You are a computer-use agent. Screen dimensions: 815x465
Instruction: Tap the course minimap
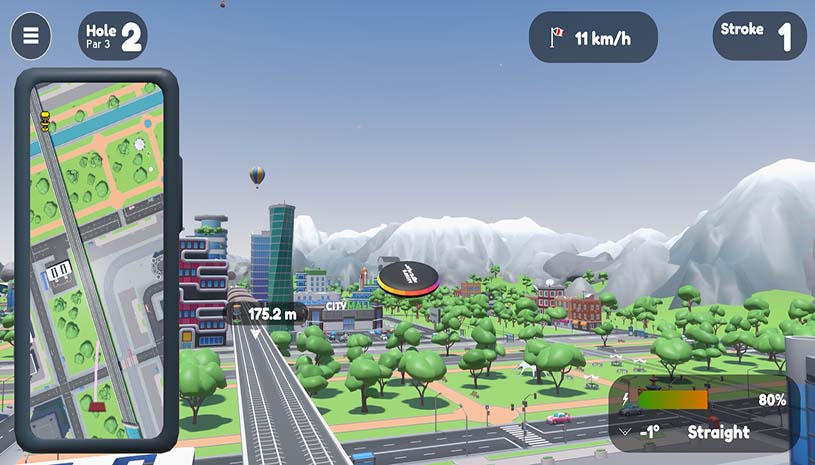click(x=97, y=260)
